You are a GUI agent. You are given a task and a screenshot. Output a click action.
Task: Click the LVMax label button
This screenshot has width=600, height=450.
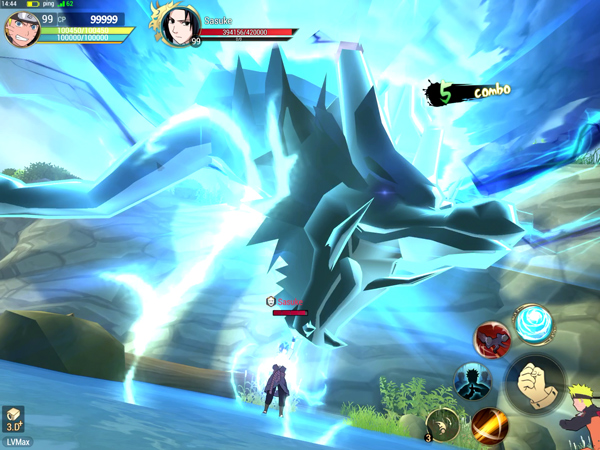pos(16,441)
